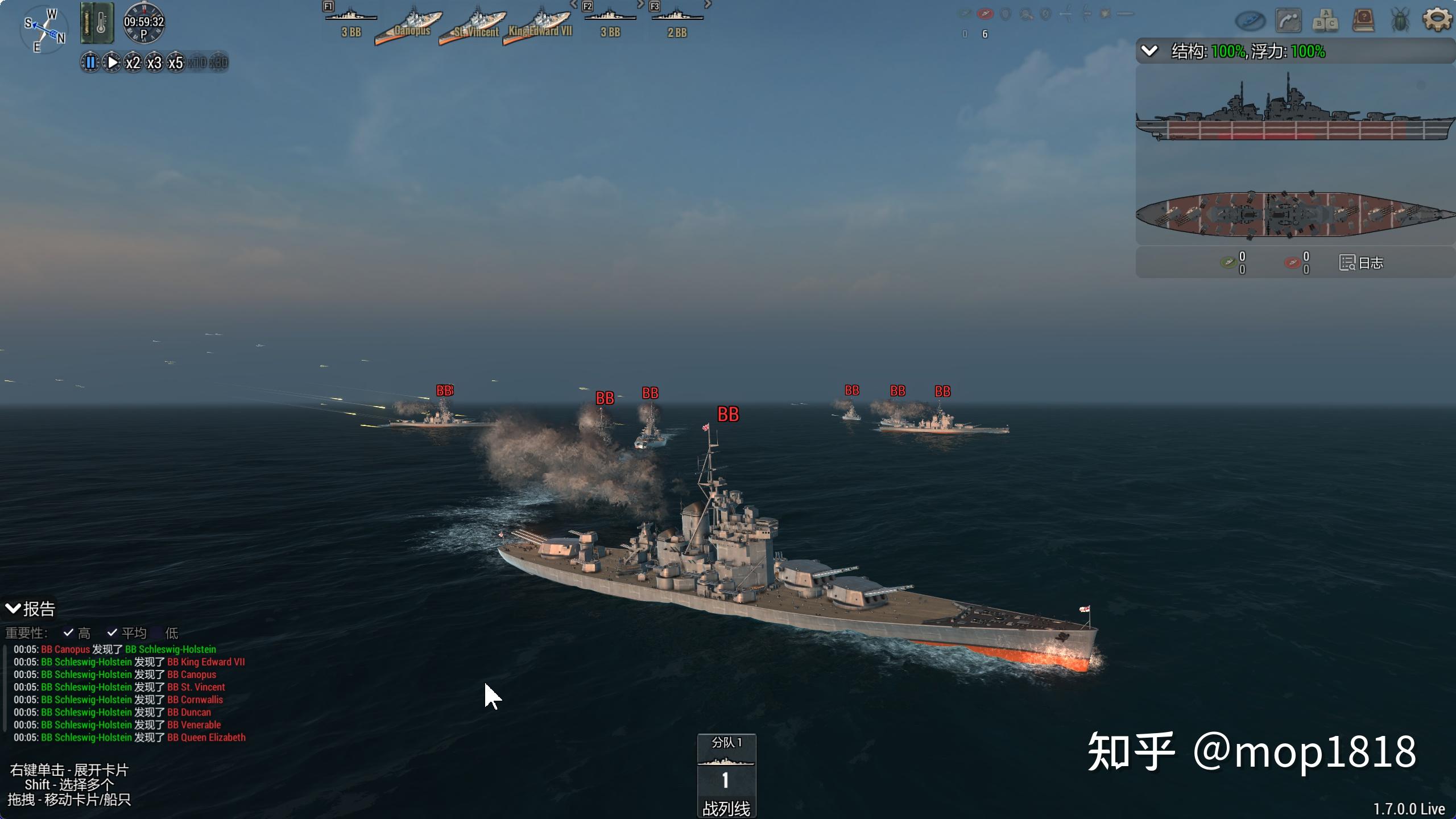Open the green weather thermometer book
Screen dimensions: 1456x819
pyautogui.click(x=97, y=23)
